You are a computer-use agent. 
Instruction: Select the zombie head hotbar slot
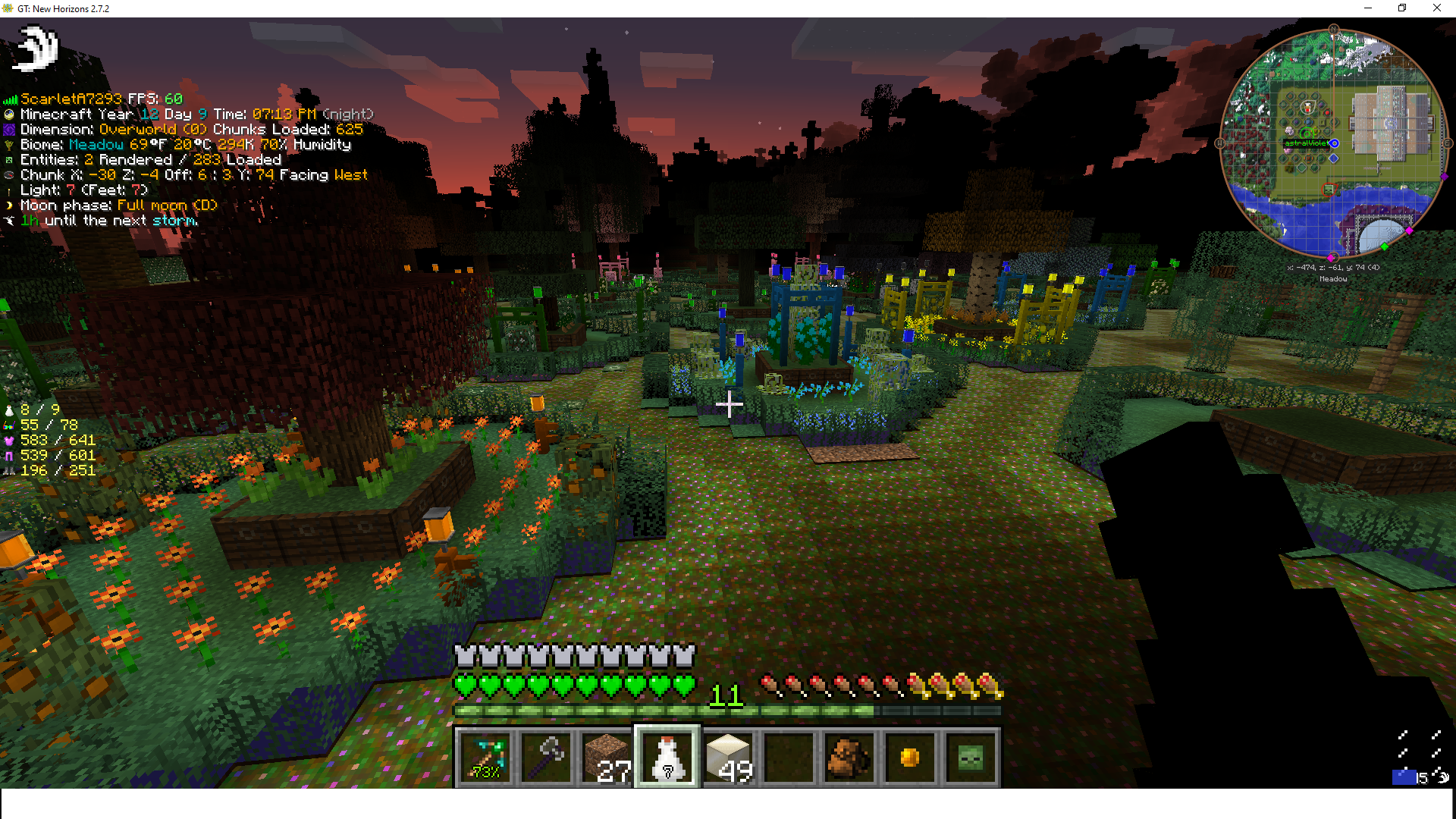[971, 757]
